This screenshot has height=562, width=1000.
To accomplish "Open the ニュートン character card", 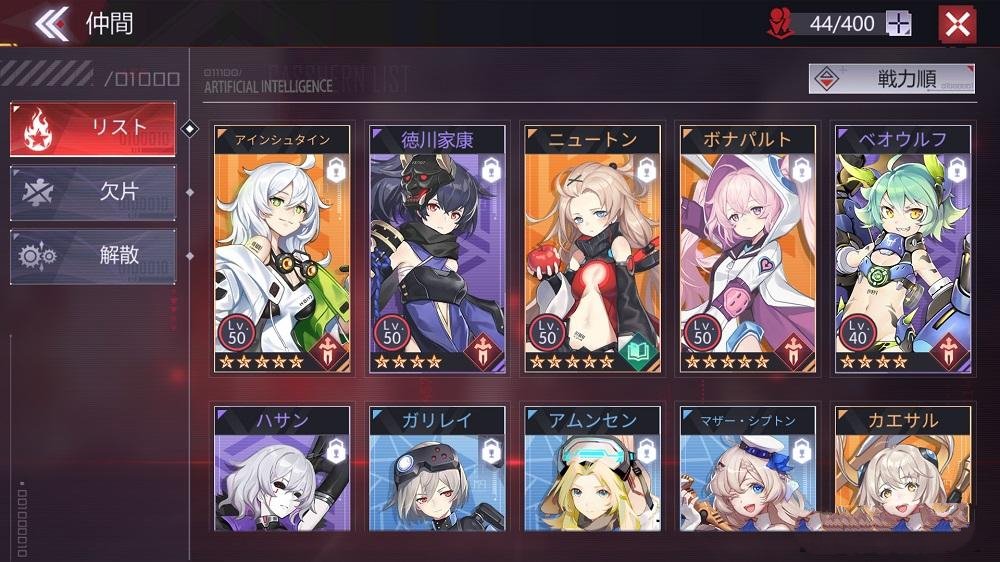I will click(x=593, y=250).
